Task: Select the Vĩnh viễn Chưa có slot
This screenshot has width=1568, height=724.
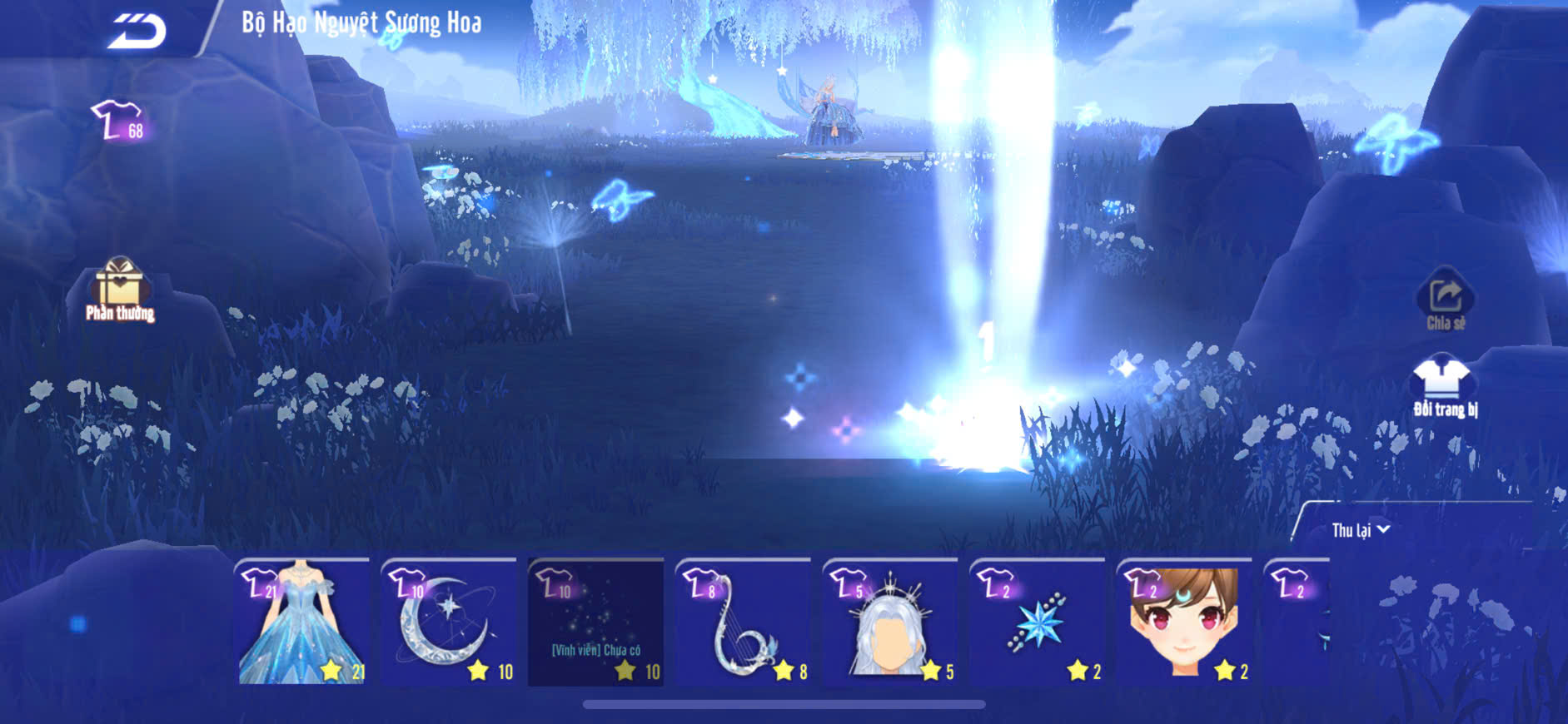Action: point(595,623)
